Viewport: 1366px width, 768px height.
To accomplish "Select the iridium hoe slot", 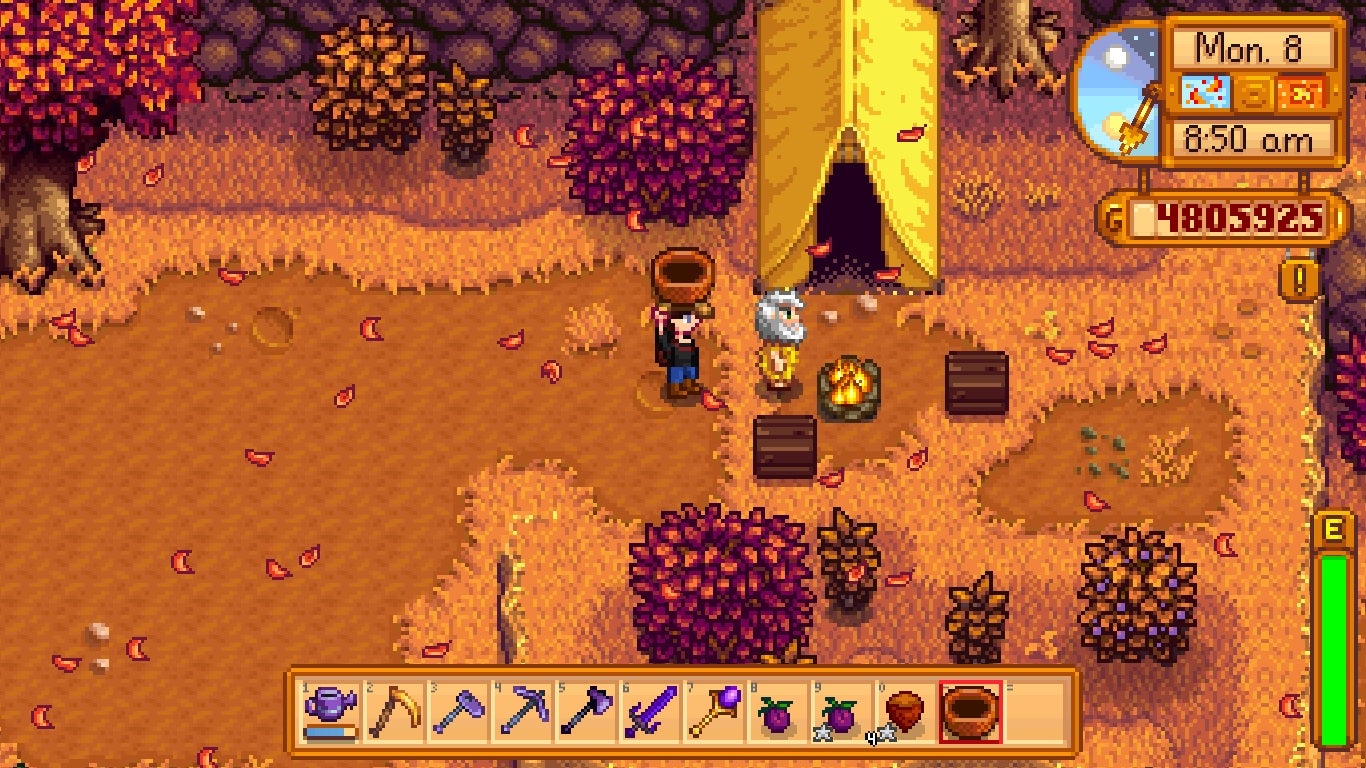I will (x=458, y=711).
